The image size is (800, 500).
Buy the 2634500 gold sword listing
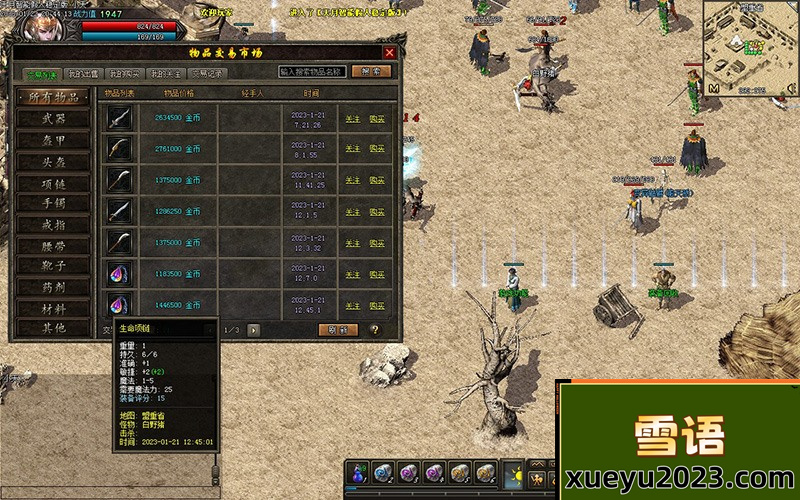[x=377, y=118]
